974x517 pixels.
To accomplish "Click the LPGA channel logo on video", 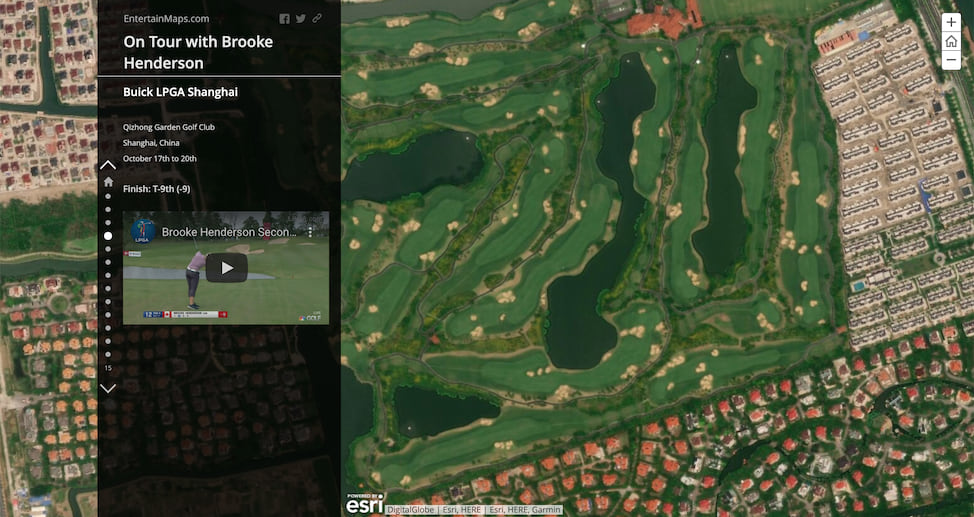I will (x=142, y=231).
